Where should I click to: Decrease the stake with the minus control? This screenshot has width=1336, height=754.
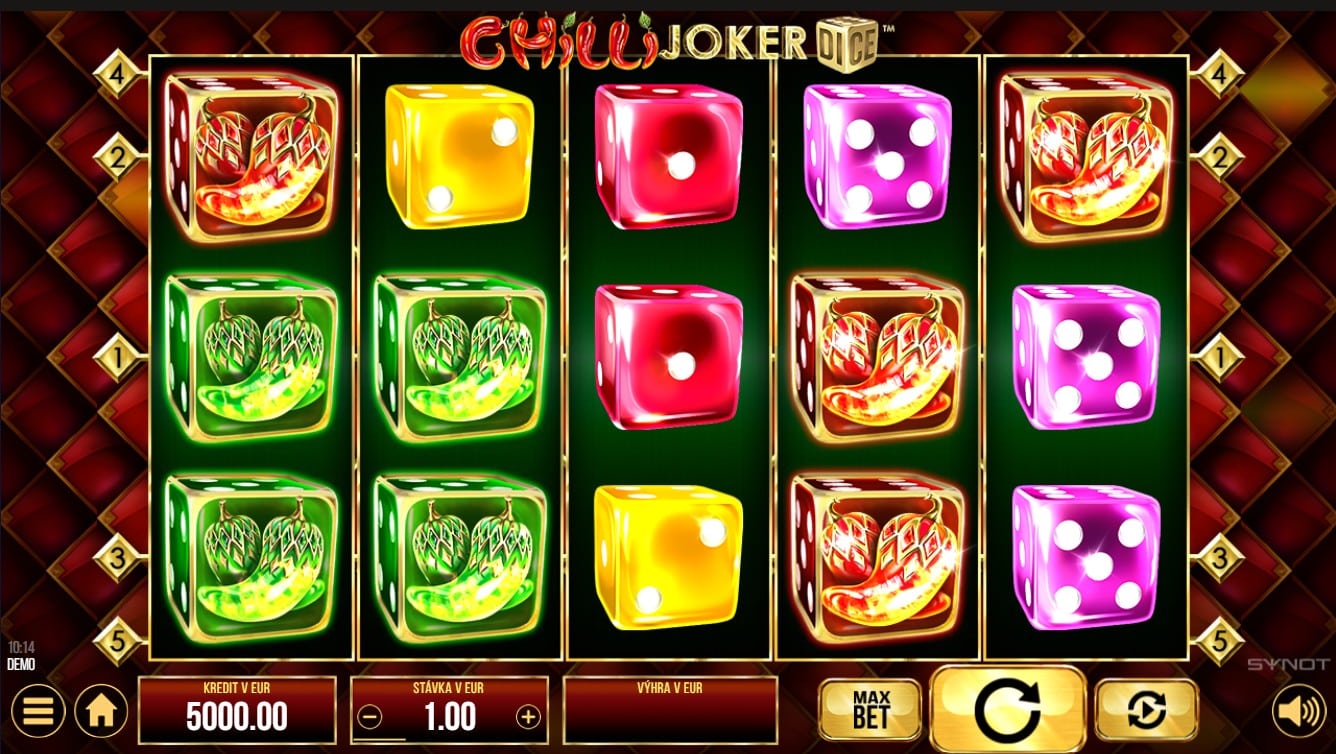(x=369, y=716)
